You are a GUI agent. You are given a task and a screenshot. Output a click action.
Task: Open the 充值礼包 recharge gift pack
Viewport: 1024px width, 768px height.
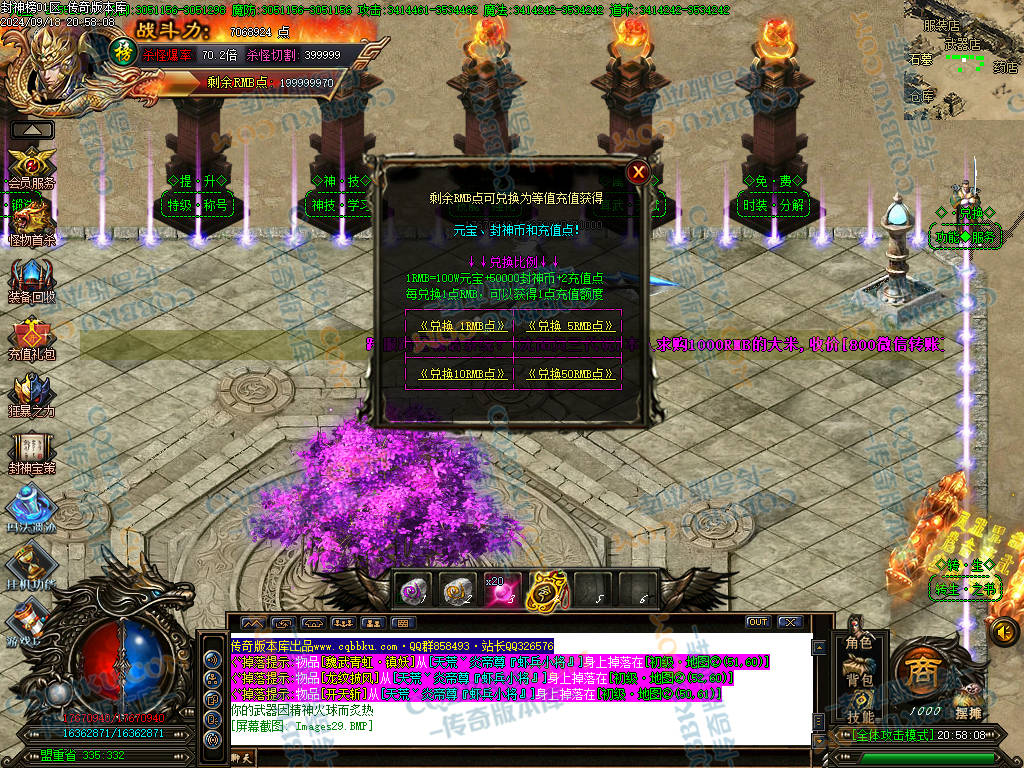31,335
